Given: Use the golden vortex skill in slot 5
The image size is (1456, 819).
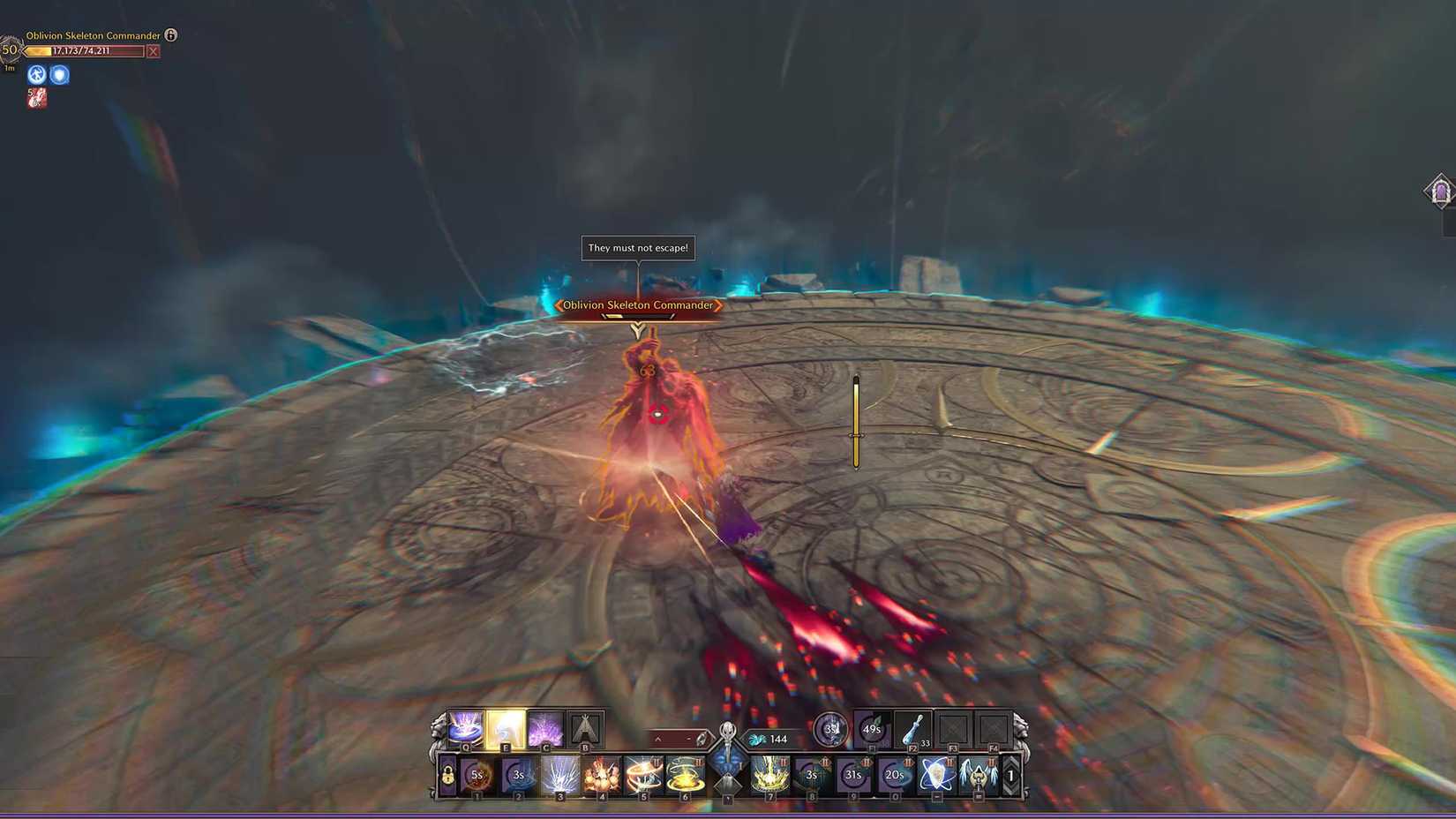Looking at the screenshot, I should [x=642, y=776].
